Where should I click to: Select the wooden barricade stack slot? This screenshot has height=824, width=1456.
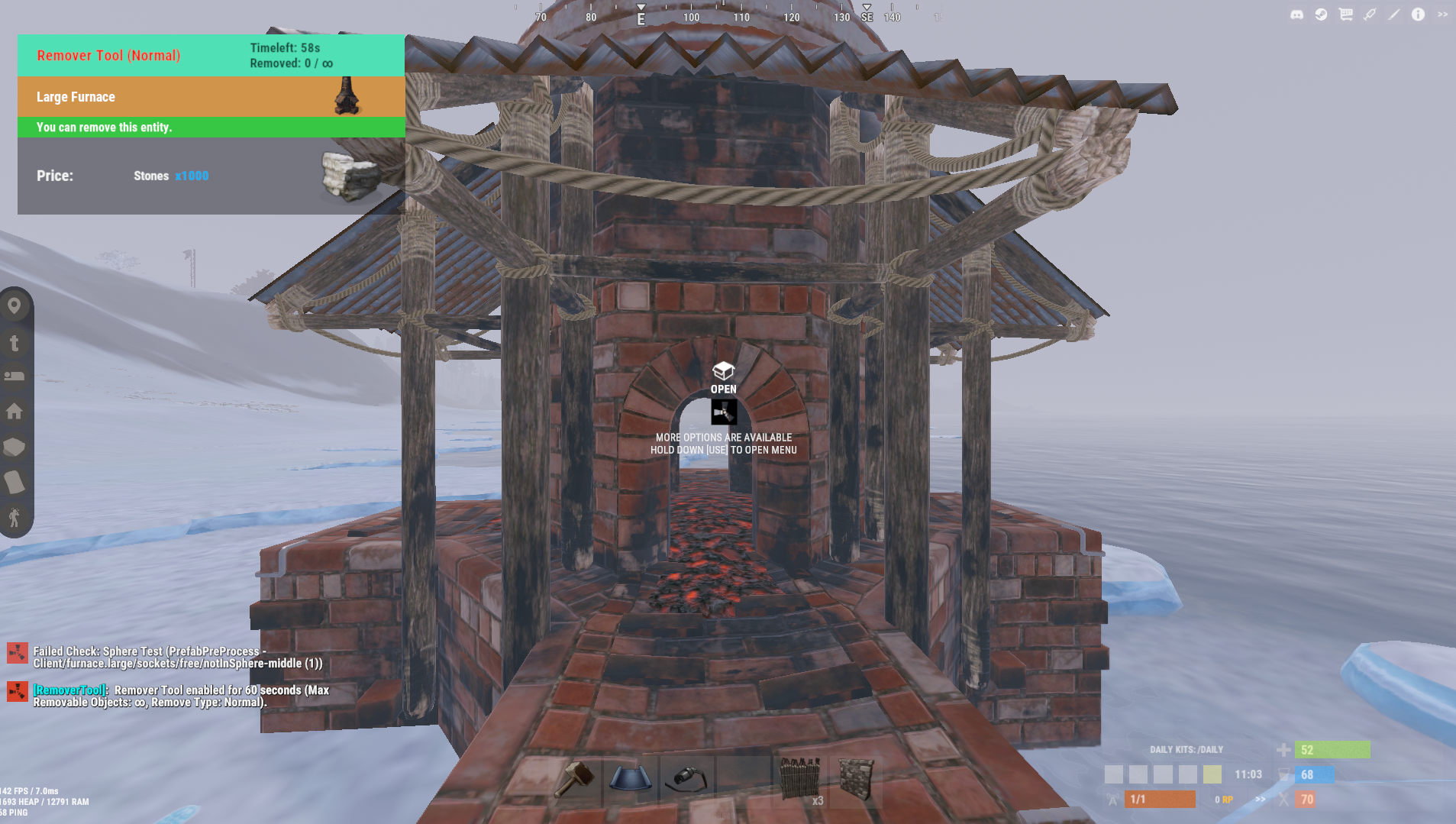point(799,780)
